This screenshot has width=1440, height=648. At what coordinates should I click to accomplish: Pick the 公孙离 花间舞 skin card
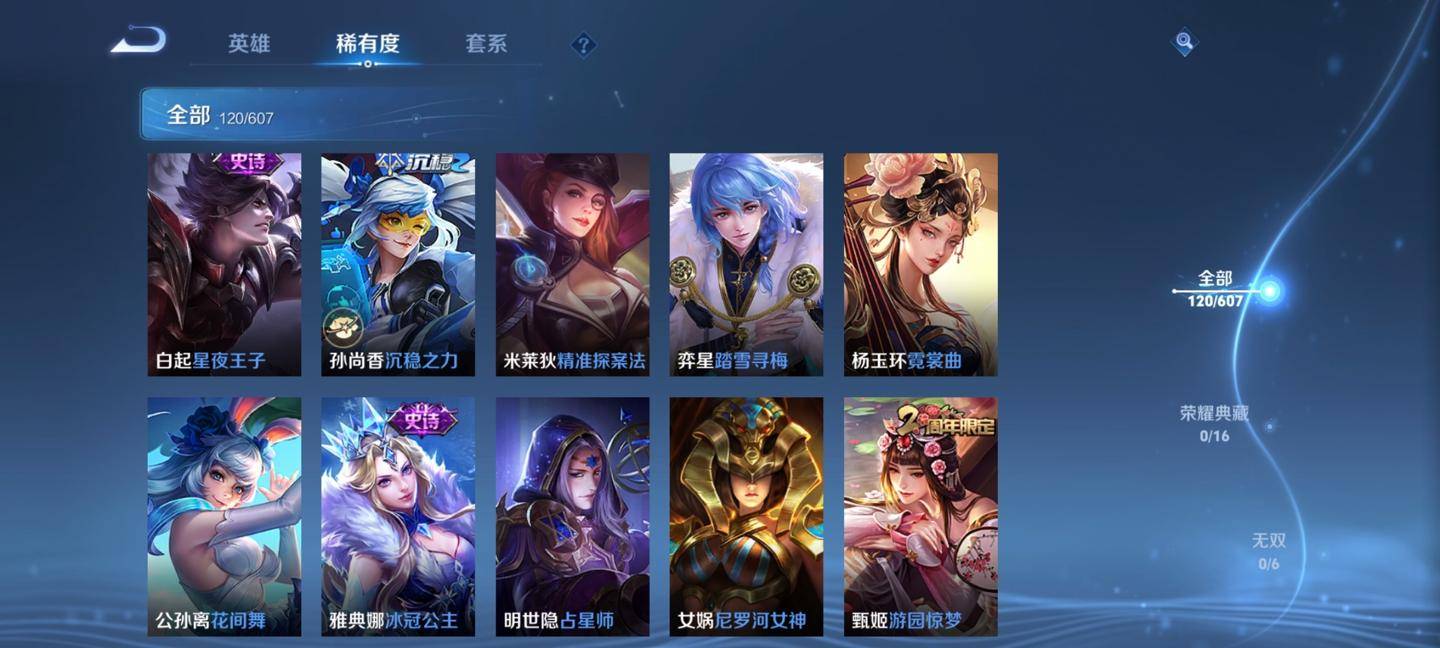point(224,516)
